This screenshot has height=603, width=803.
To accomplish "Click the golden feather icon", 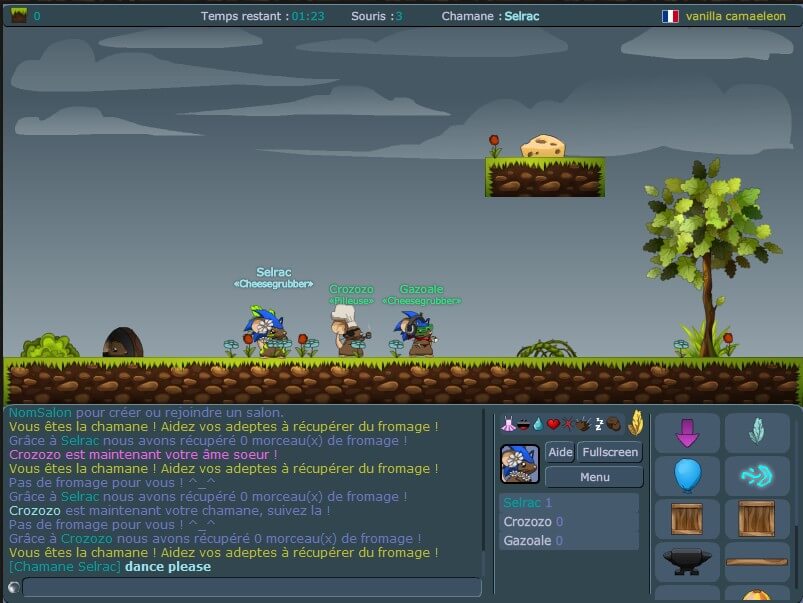I will coord(635,423).
